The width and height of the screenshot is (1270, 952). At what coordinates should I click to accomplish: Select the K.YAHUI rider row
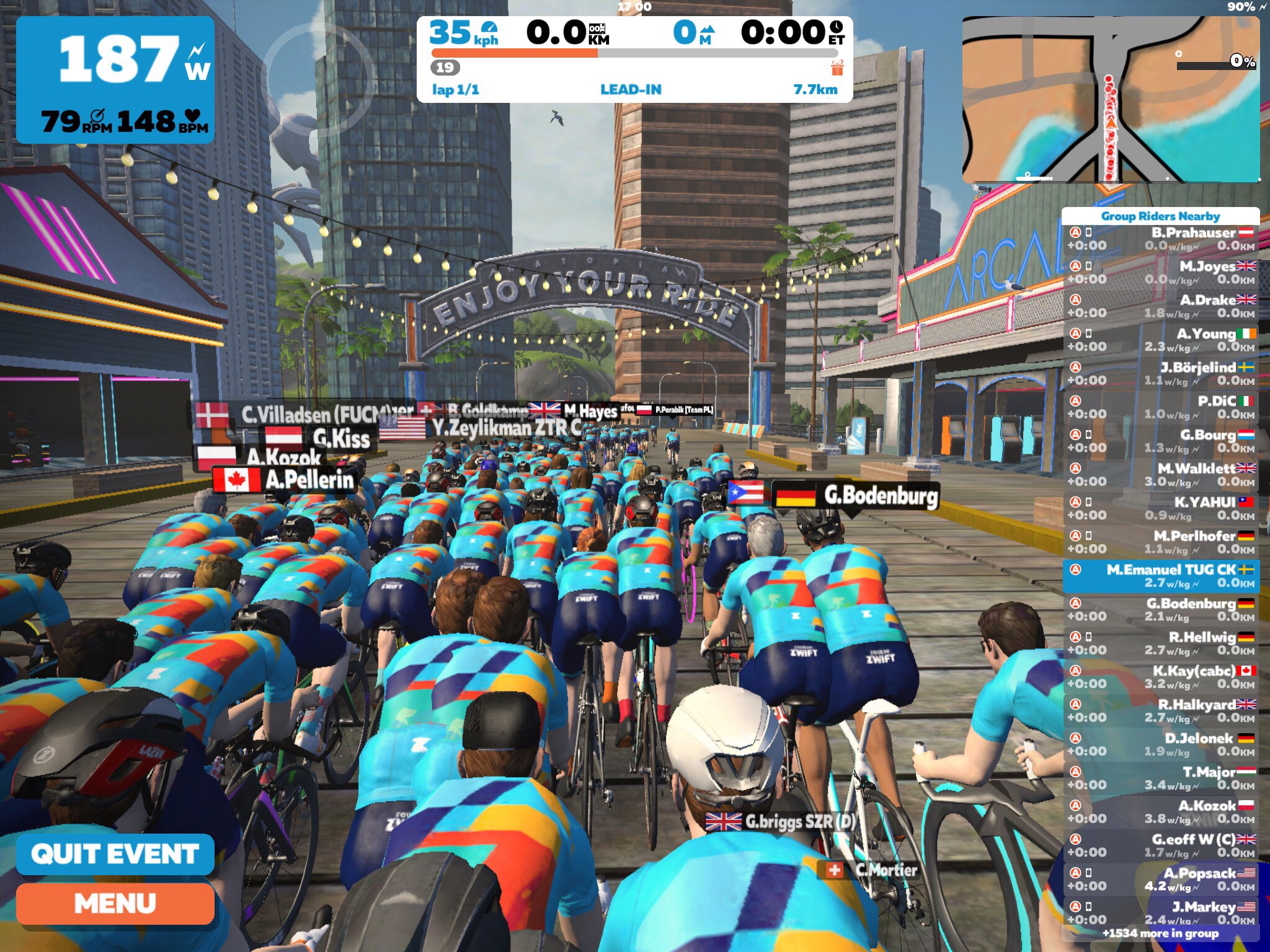coord(1161,508)
